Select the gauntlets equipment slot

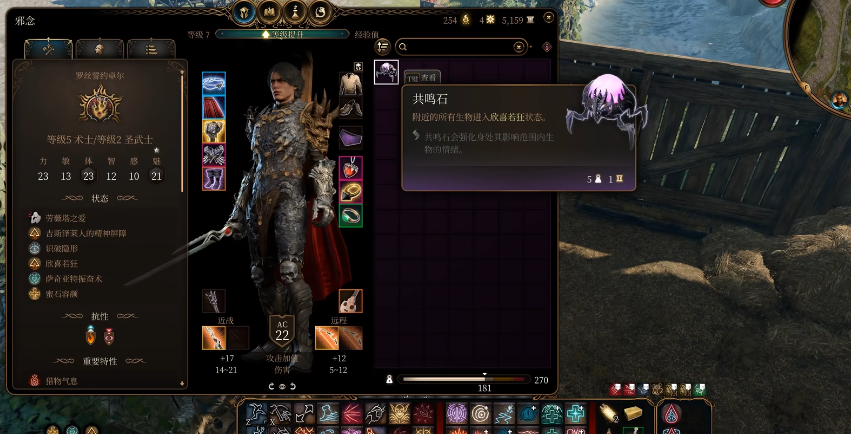tap(214, 155)
